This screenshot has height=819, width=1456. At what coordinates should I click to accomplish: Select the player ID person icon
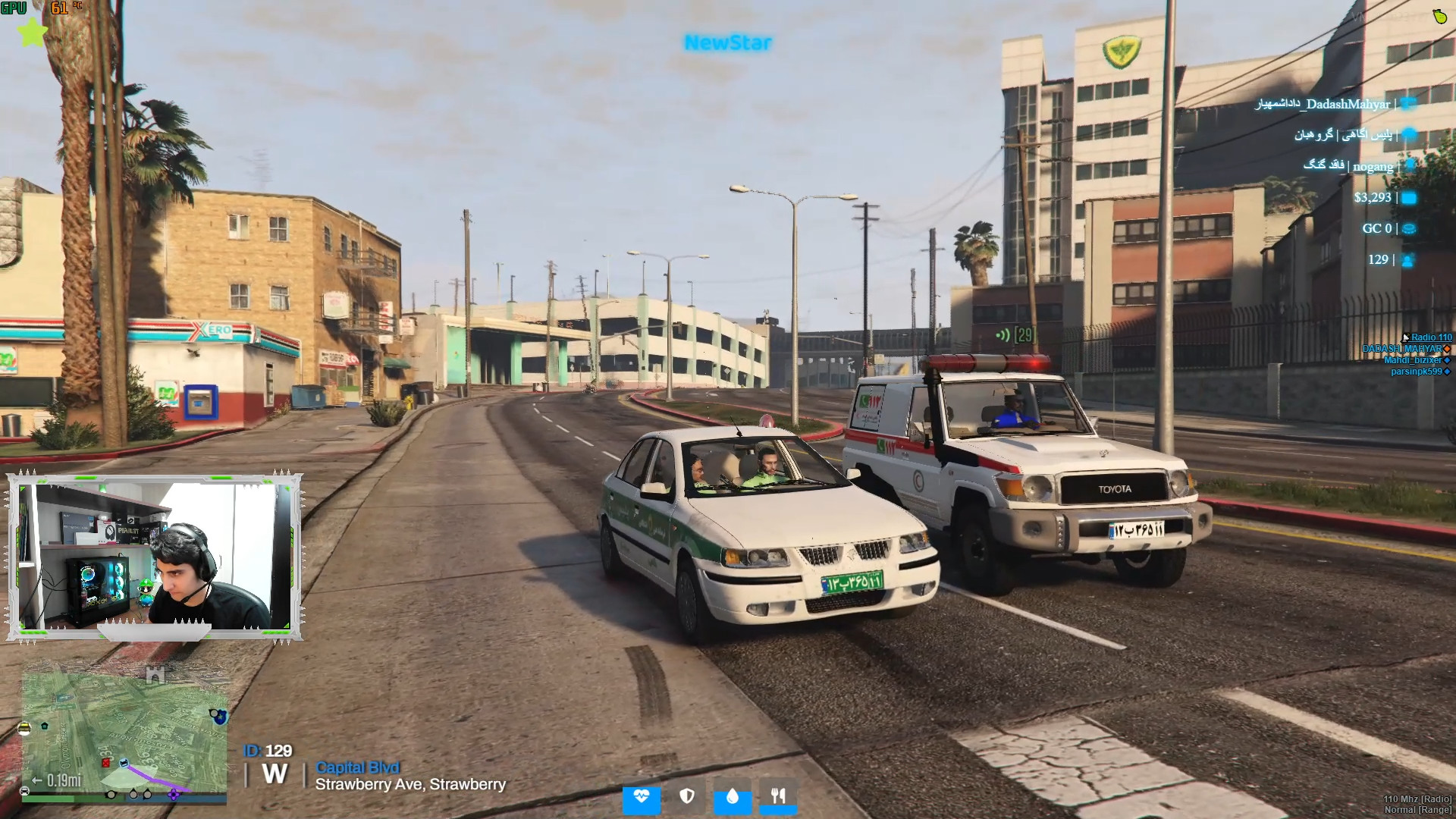(1408, 260)
